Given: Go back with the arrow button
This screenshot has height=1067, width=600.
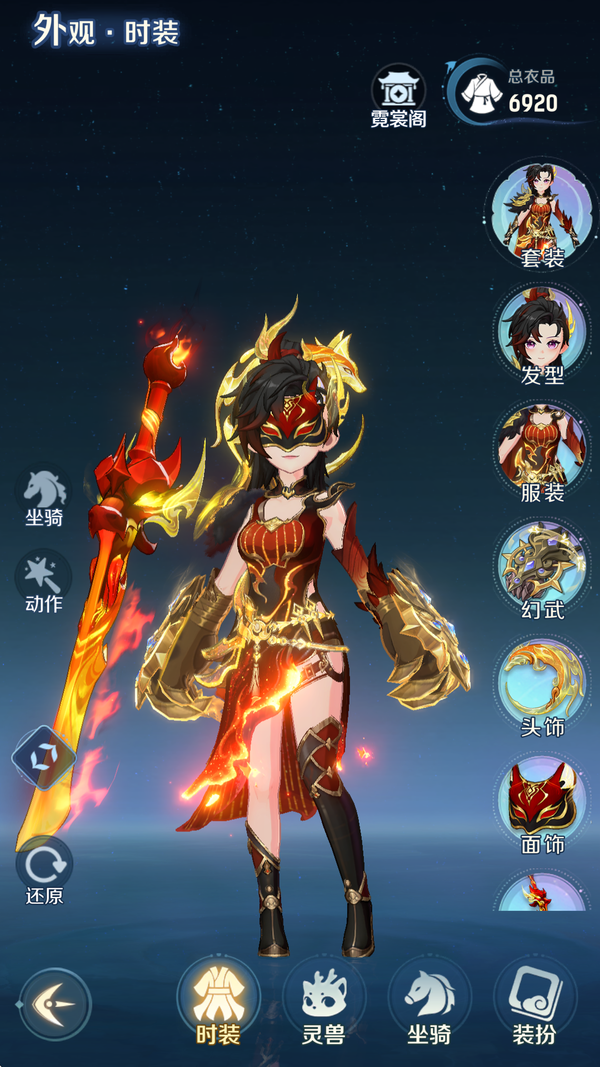Looking at the screenshot, I should coord(55,1003).
